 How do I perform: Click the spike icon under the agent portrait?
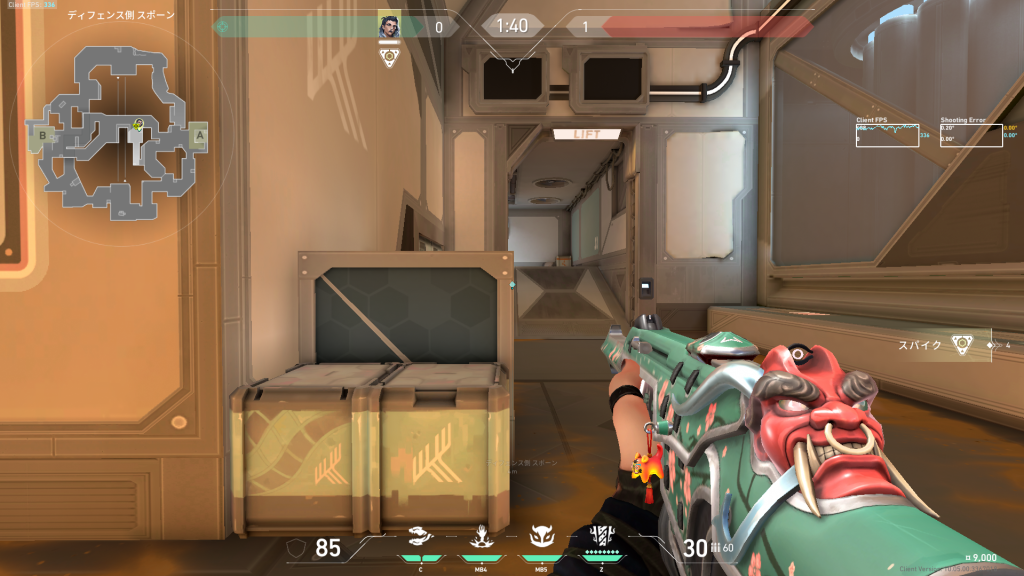[x=390, y=58]
